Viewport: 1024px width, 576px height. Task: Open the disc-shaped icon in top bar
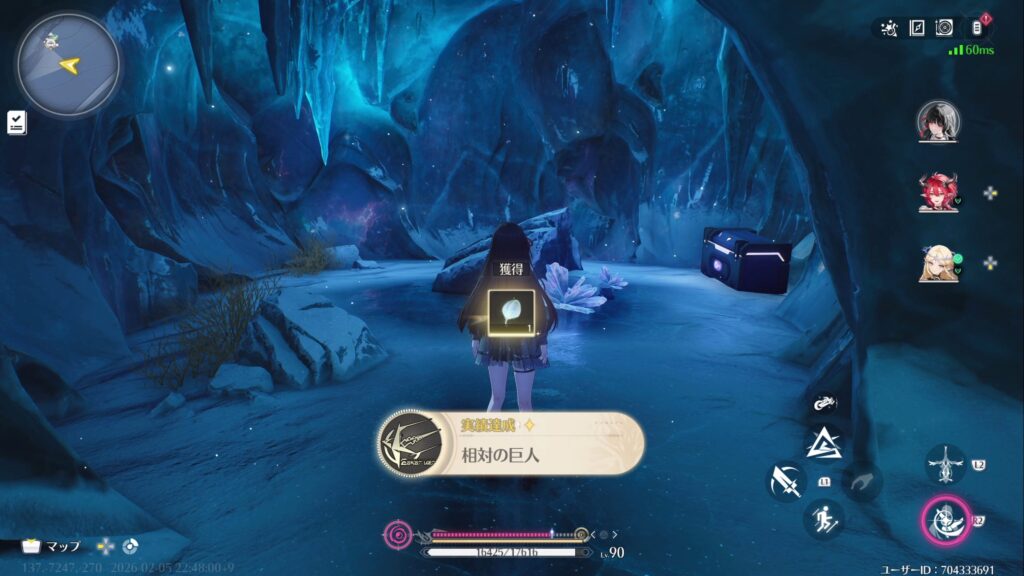pyautogui.click(x=944, y=28)
